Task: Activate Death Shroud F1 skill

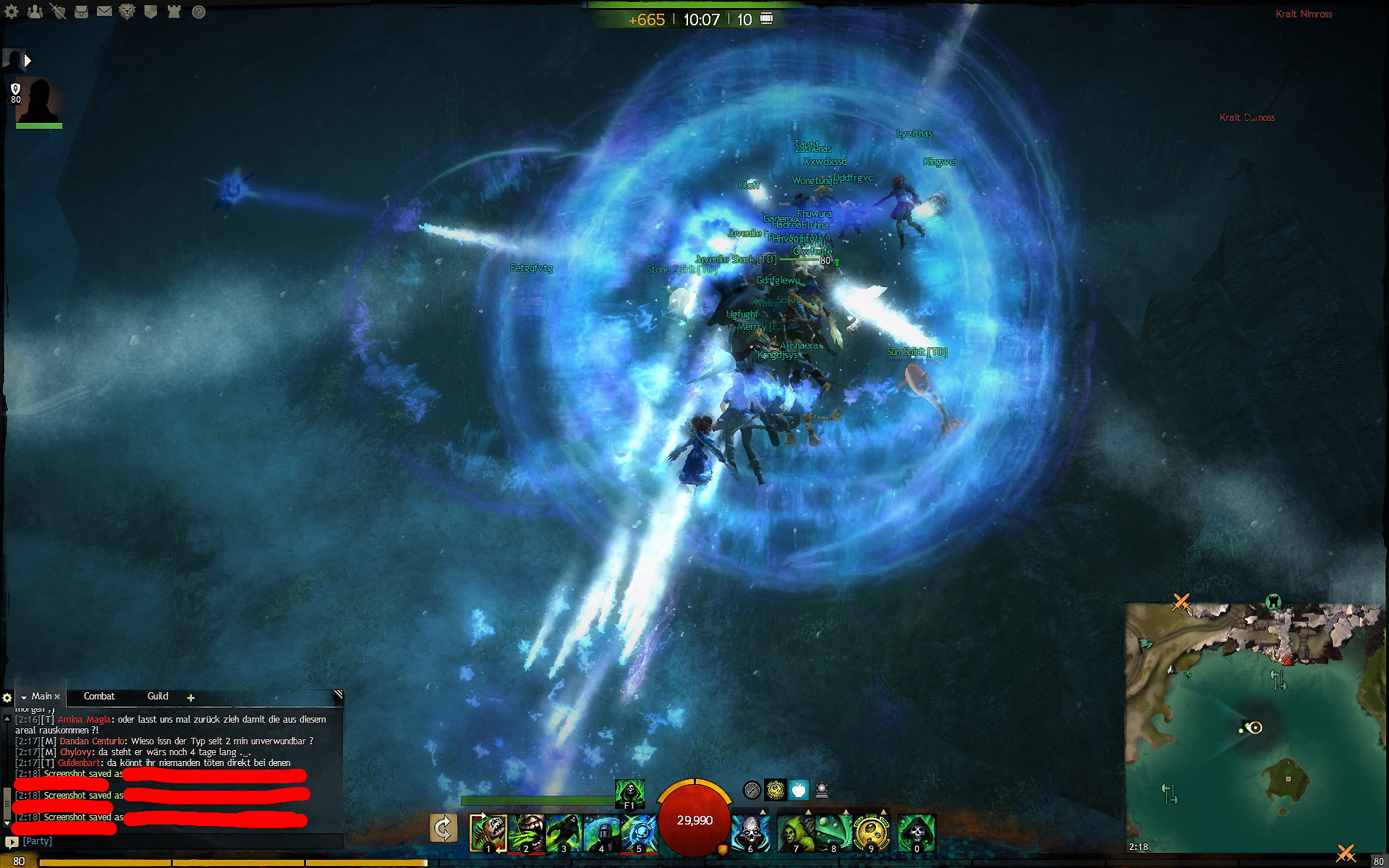Action: [629, 793]
